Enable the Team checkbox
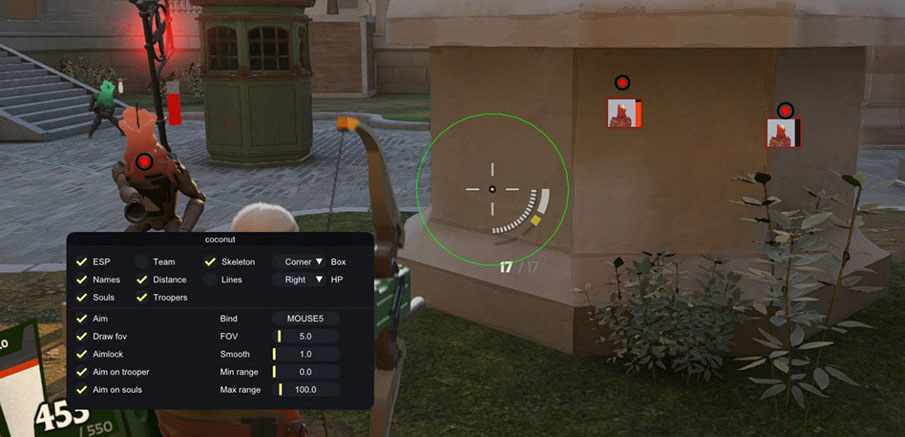This screenshot has height=437, width=905. pyautogui.click(x=142, y=262)
